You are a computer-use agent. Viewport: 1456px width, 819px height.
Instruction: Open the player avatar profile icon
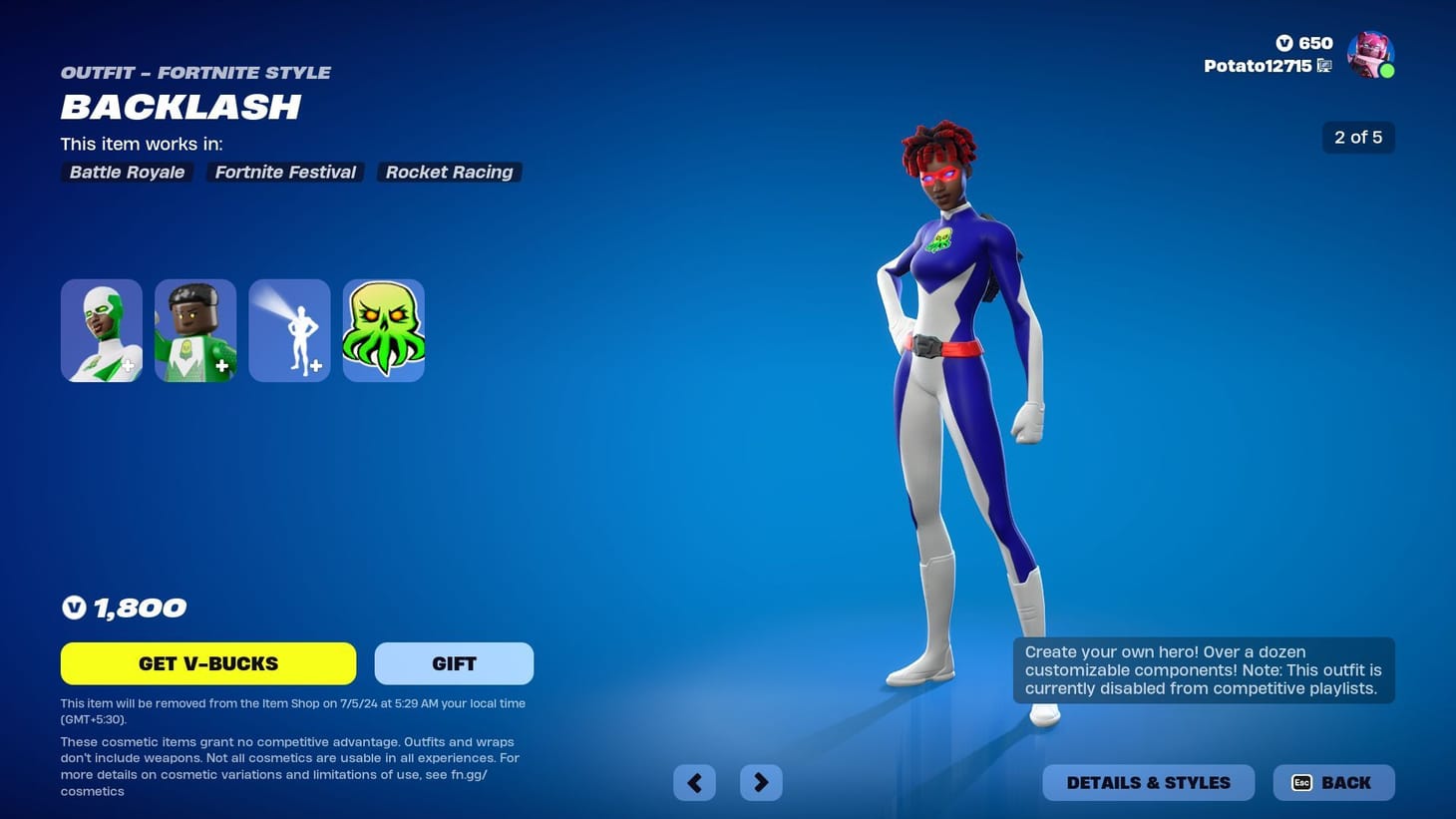1371,54
